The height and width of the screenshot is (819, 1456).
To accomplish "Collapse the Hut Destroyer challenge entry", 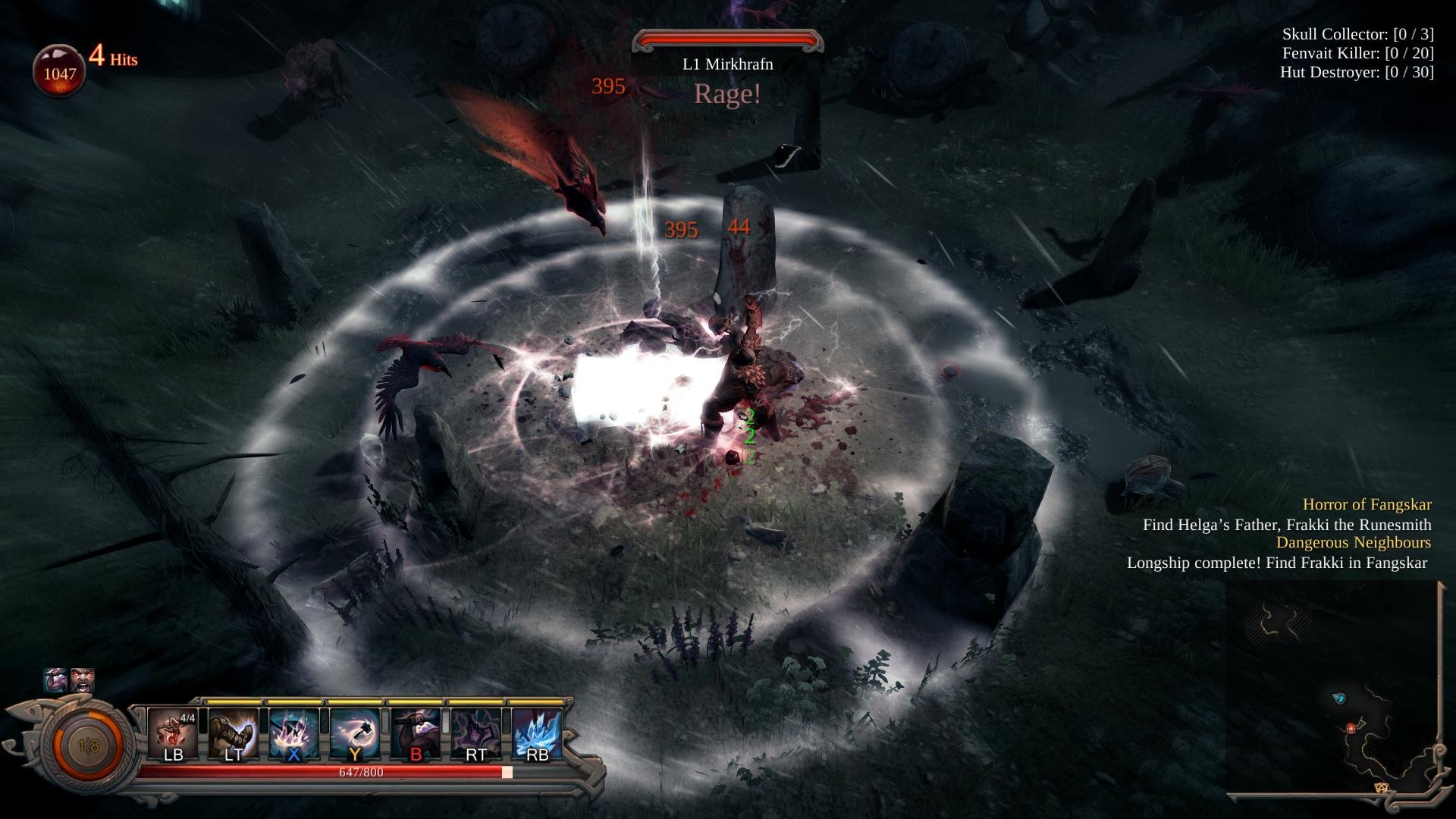I will pyautogui.click(x=1357, y=73).
